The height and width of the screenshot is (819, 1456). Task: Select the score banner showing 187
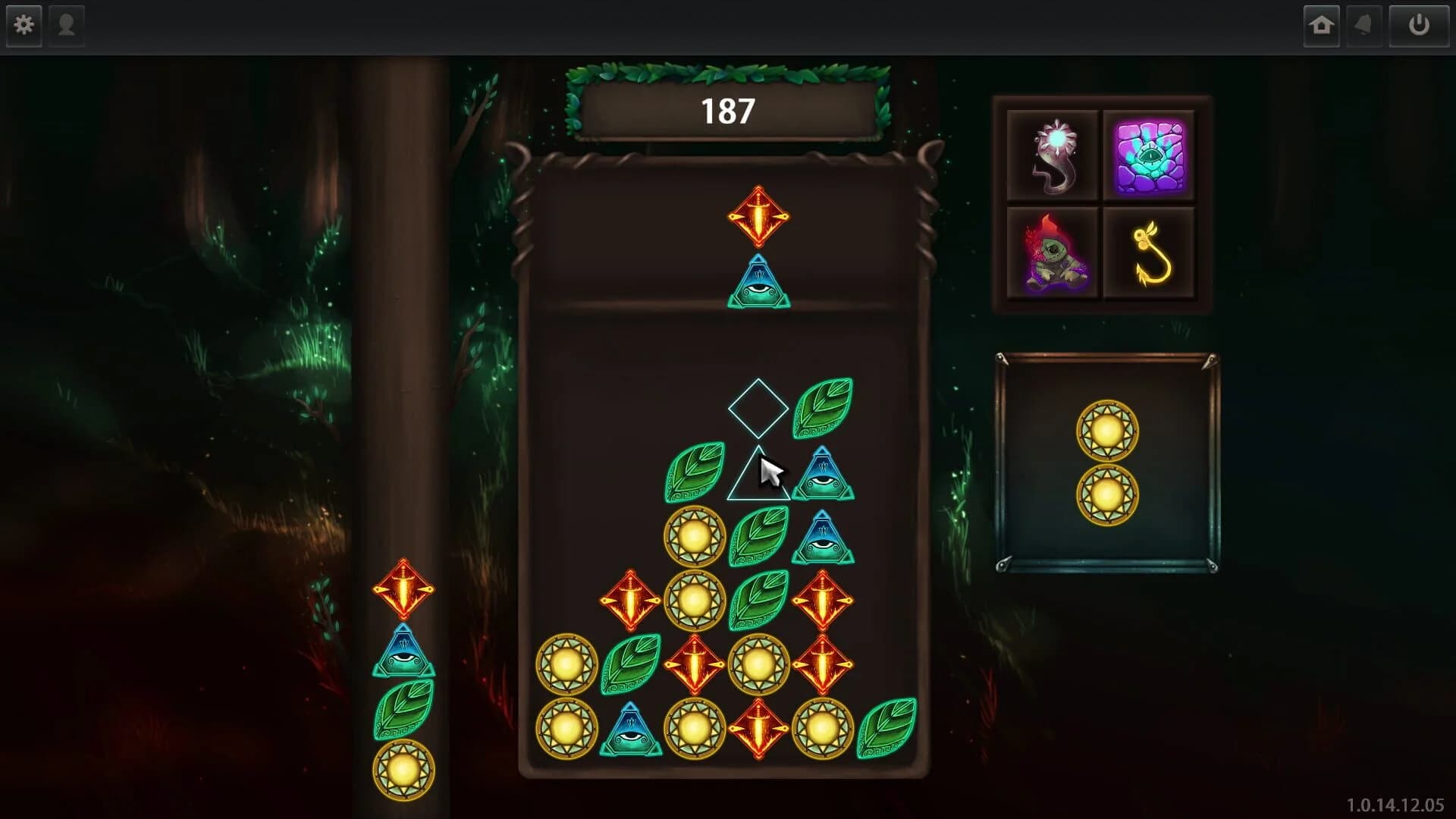(x=726, y=111)
